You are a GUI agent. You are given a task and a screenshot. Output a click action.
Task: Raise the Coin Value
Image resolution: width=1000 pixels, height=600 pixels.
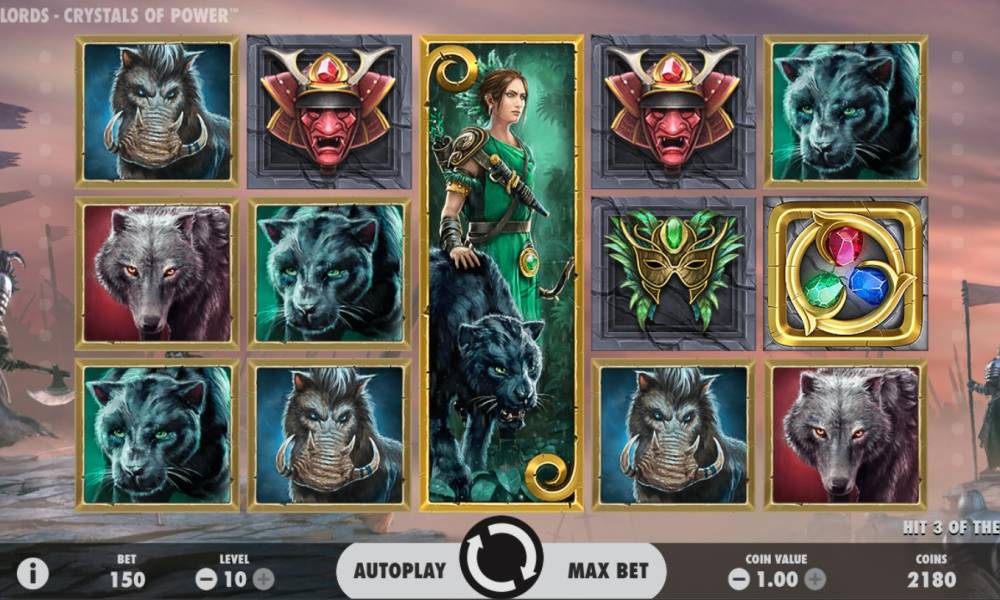coord(816,578)
